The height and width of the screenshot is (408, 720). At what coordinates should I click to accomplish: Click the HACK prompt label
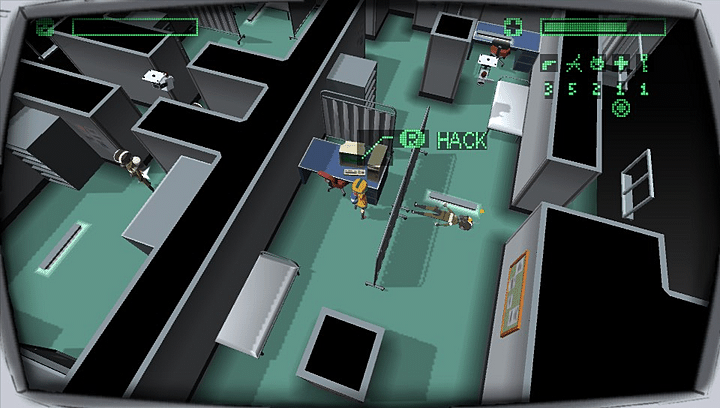tap(460, 140)
